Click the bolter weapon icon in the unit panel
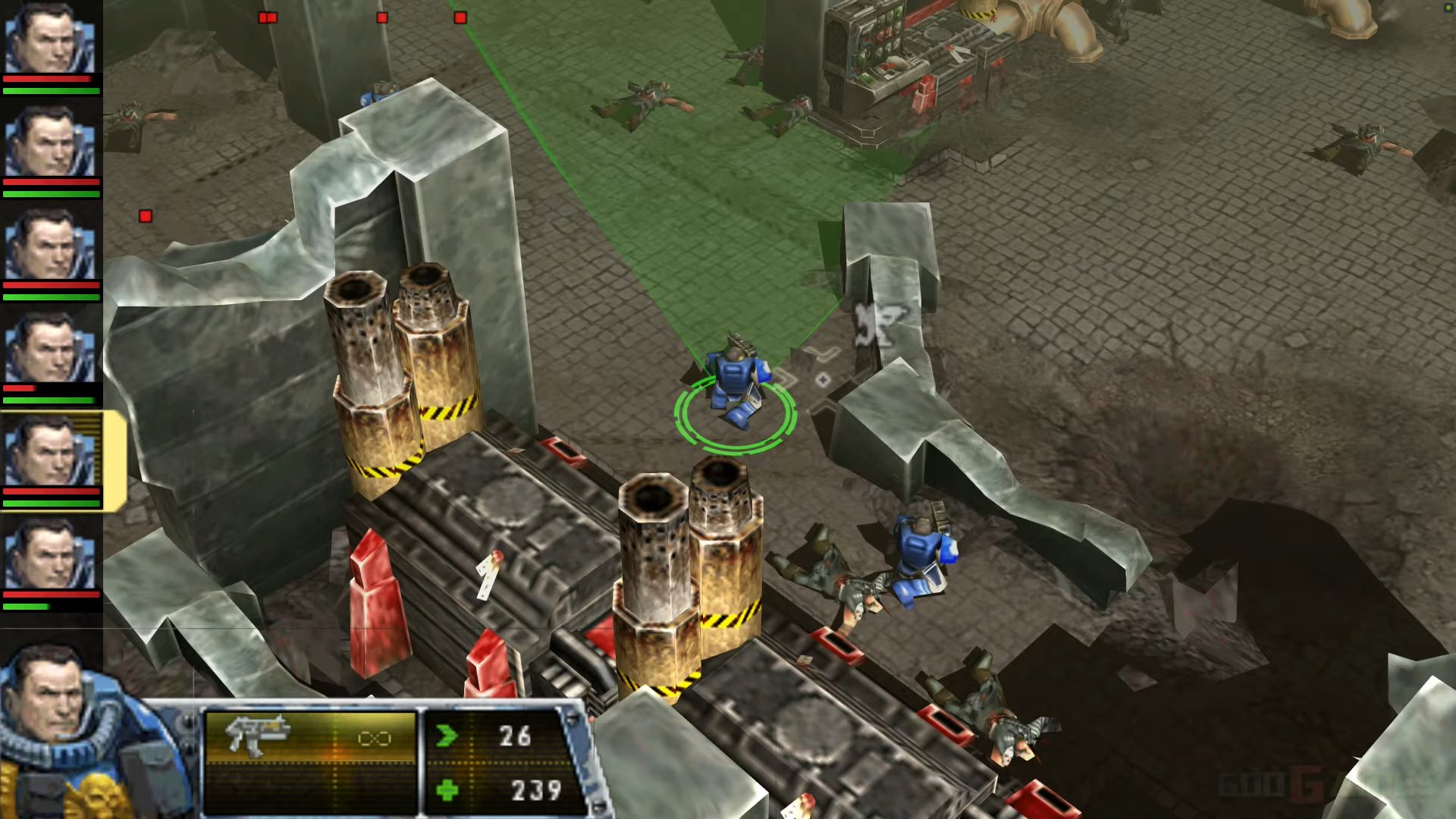 258,734
